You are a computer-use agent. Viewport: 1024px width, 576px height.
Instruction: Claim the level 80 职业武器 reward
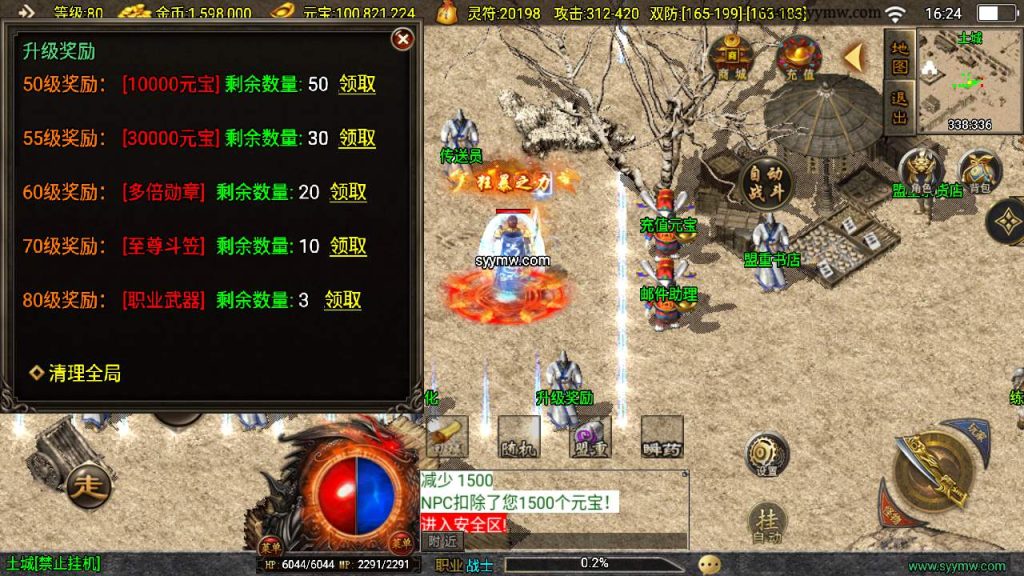[x=342, y=300]
